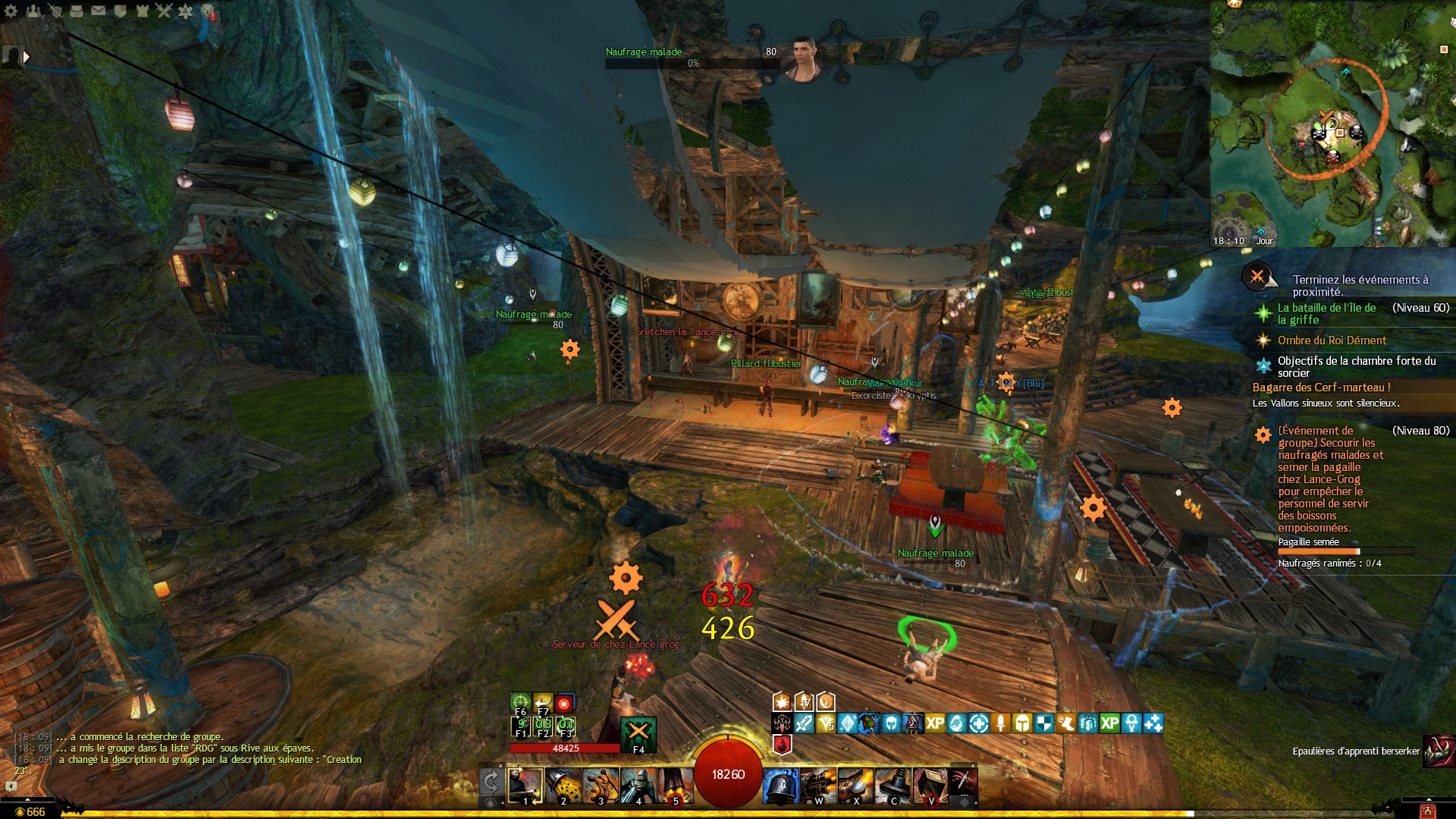Viewport: 1456px width, 819px height.
Task: Open the game menu gear icon
Action: click(x=11, y=11)
